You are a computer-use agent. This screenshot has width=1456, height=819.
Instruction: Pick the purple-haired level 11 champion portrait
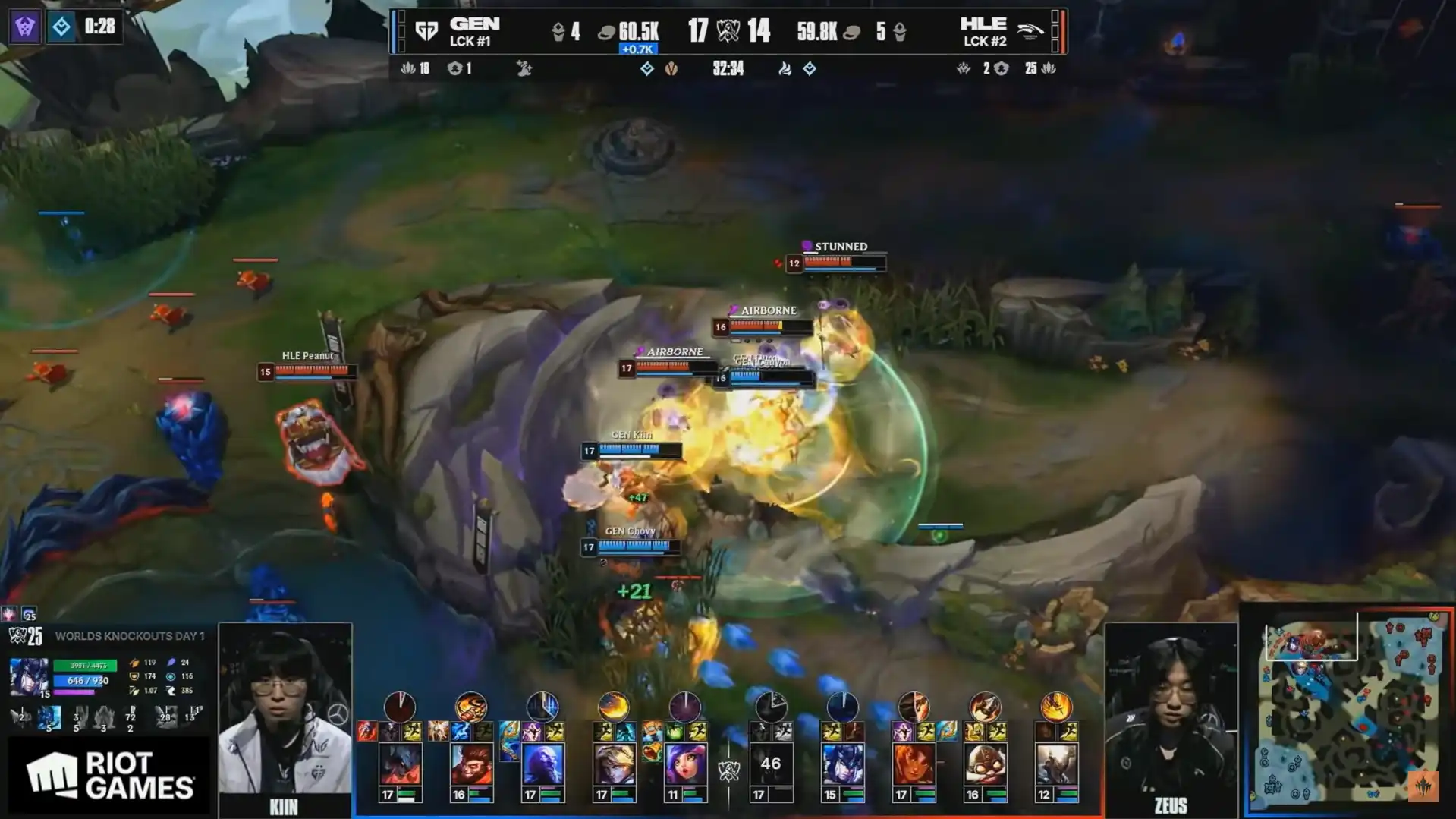[685, 764]
